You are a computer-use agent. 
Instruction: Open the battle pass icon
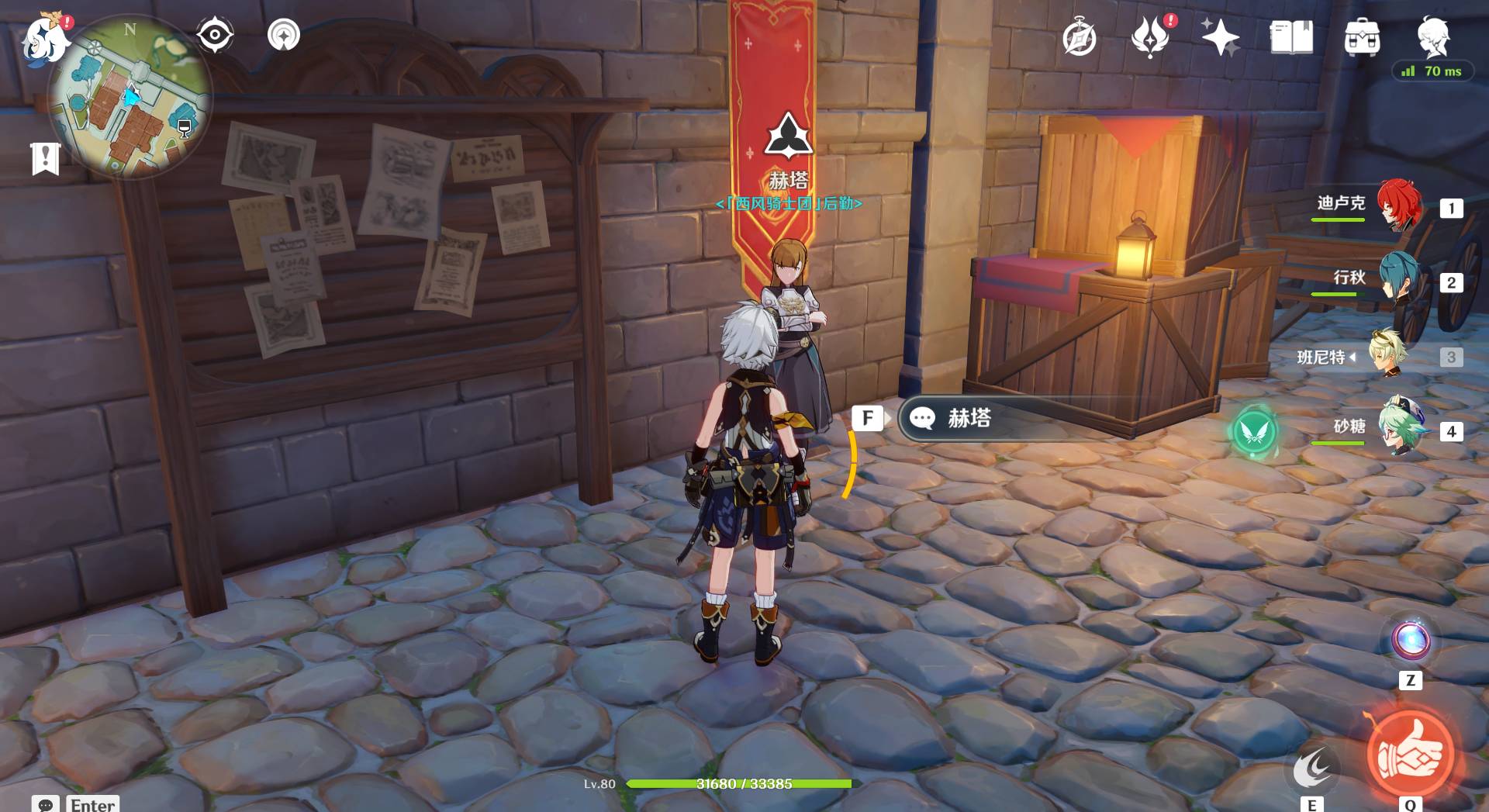click(x=1150, y=37)
